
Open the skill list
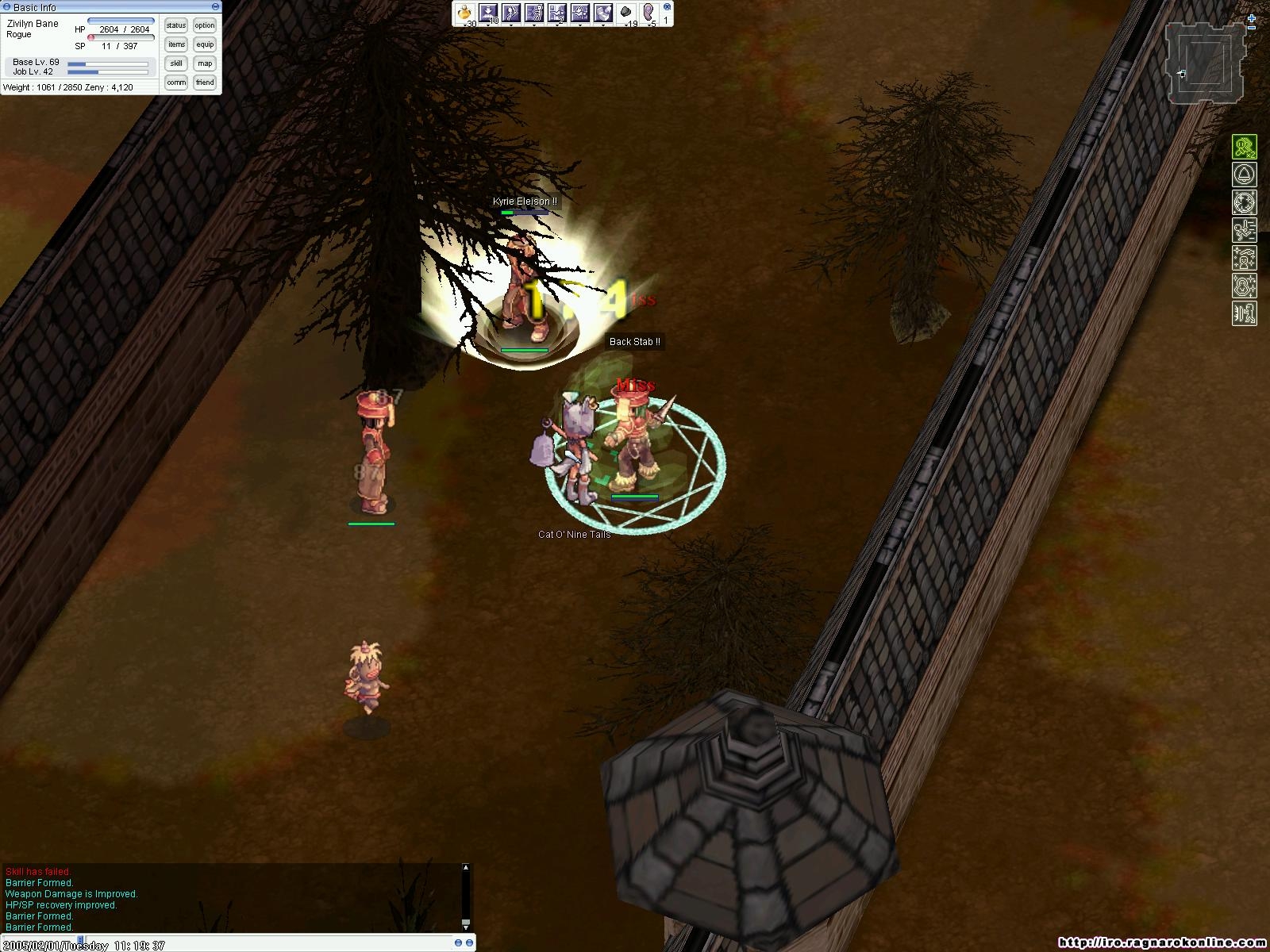point(176,63)
